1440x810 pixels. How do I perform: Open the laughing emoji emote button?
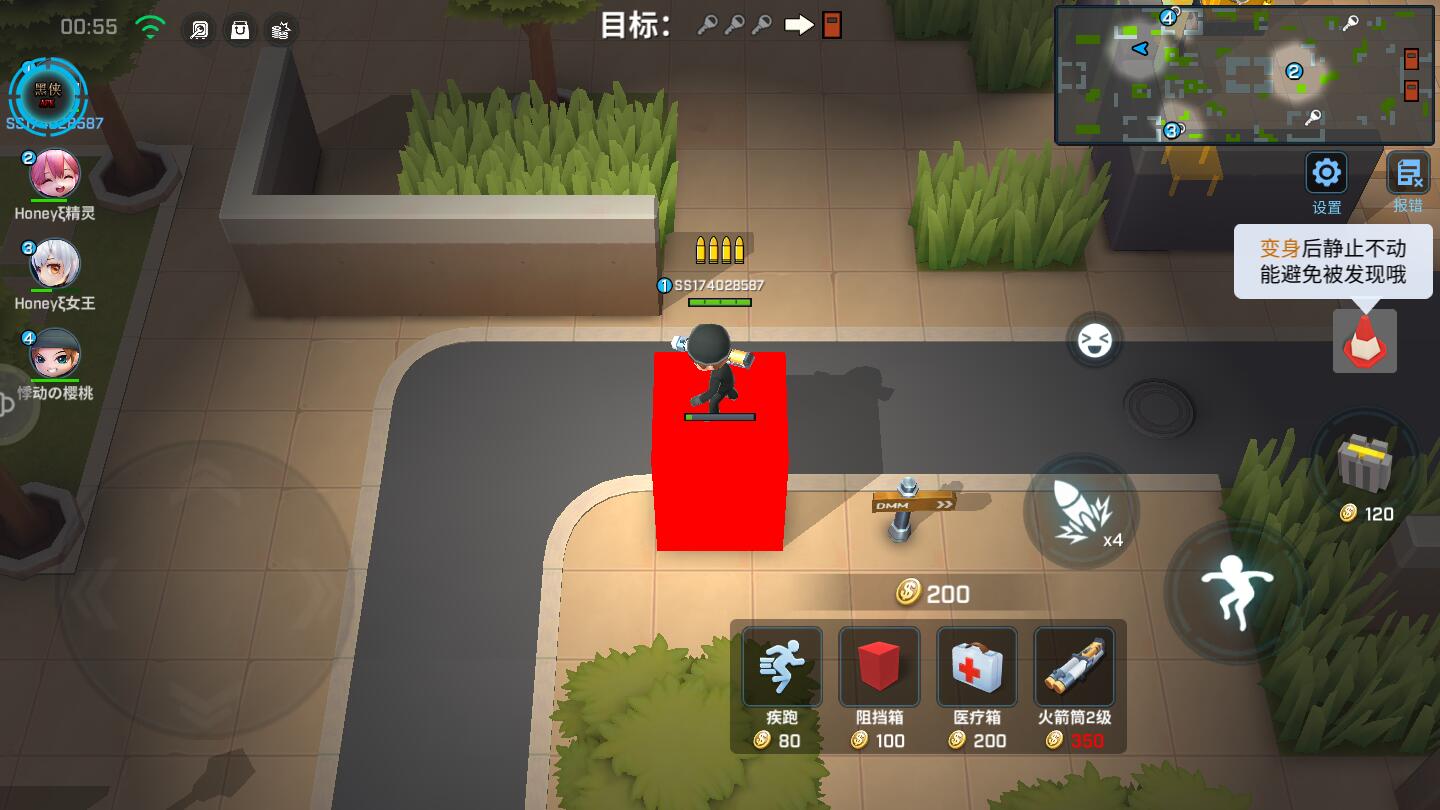click(1094, 341)
